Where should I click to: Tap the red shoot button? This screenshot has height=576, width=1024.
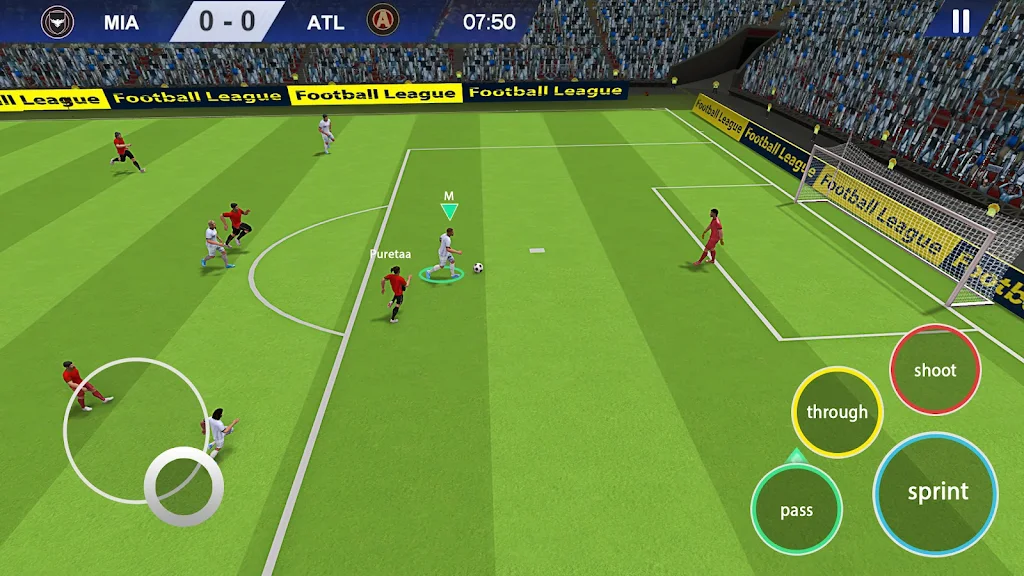pos(935,370)
